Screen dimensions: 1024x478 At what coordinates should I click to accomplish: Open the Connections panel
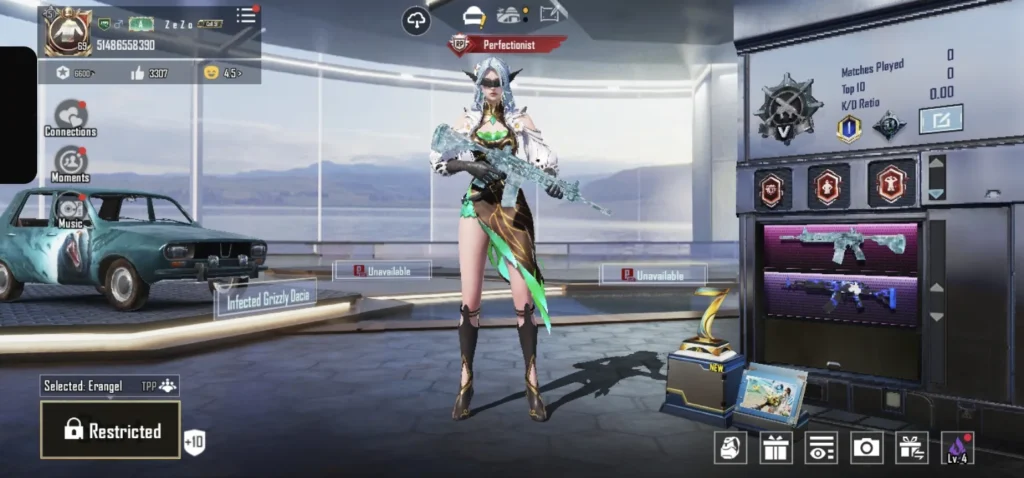click(x=70, y=117)
